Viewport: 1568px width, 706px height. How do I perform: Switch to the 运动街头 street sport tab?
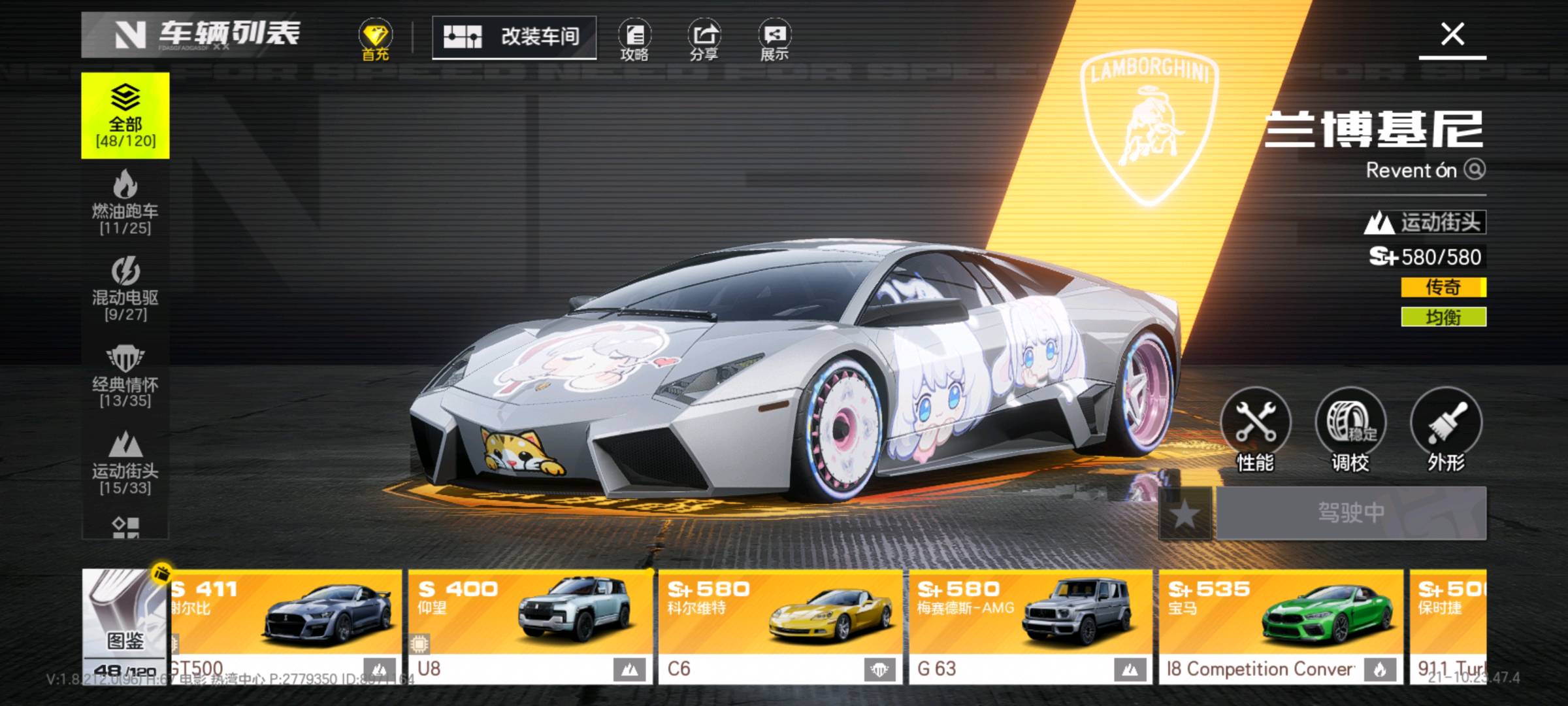125,462
